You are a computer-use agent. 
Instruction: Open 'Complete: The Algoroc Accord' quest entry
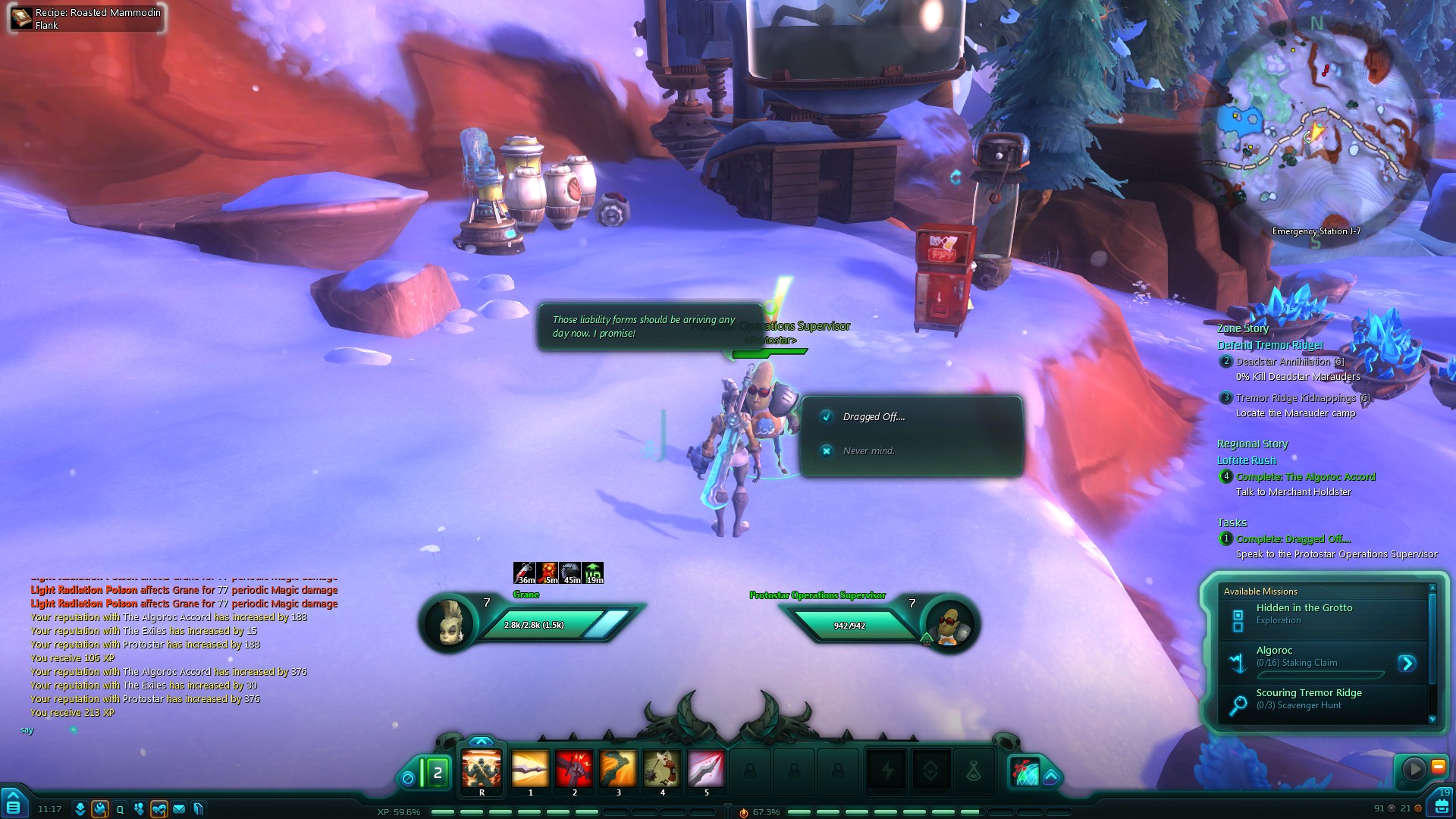coord(1305,477)
